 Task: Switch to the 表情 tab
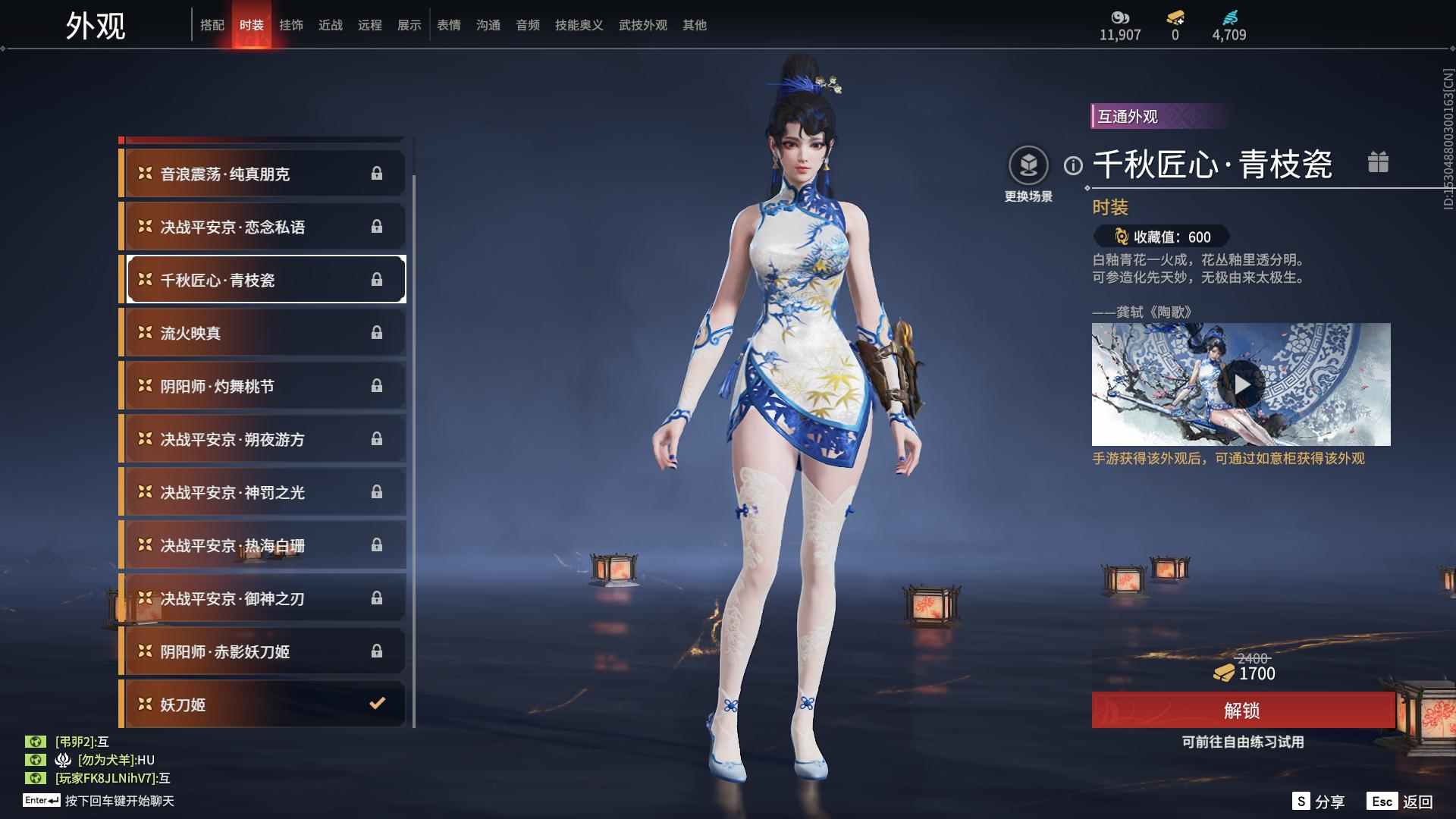(449, 24)
